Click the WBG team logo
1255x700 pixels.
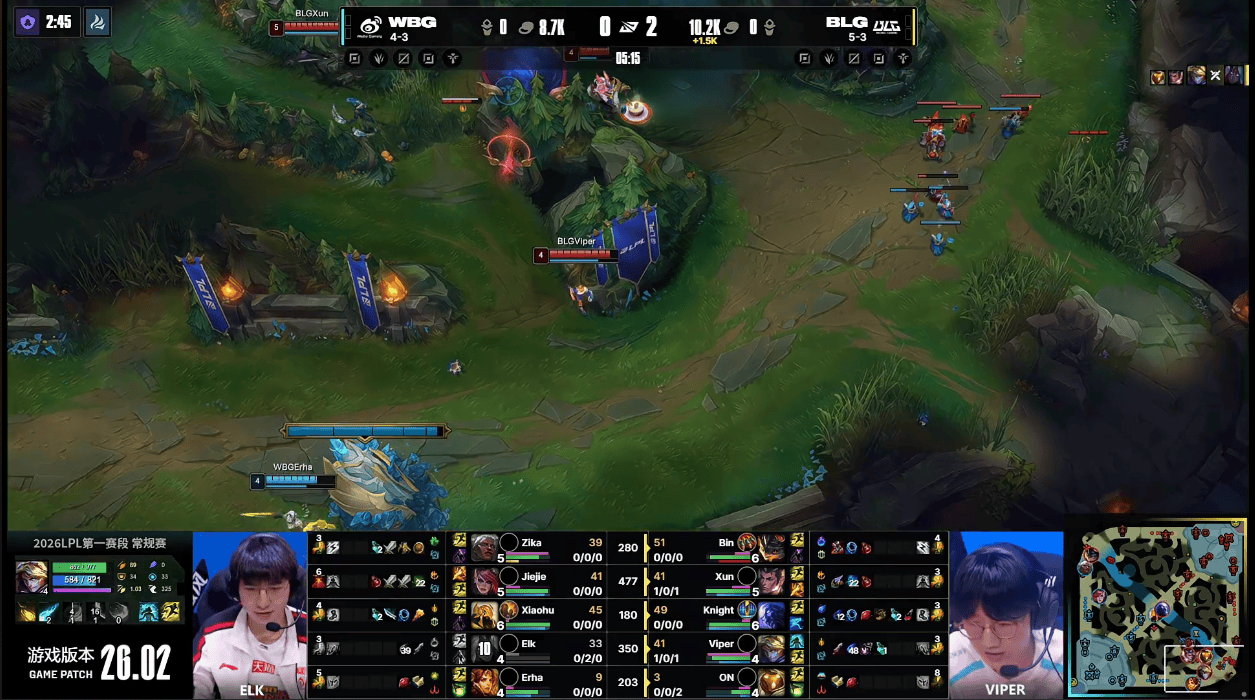click(x=369, y=27)
